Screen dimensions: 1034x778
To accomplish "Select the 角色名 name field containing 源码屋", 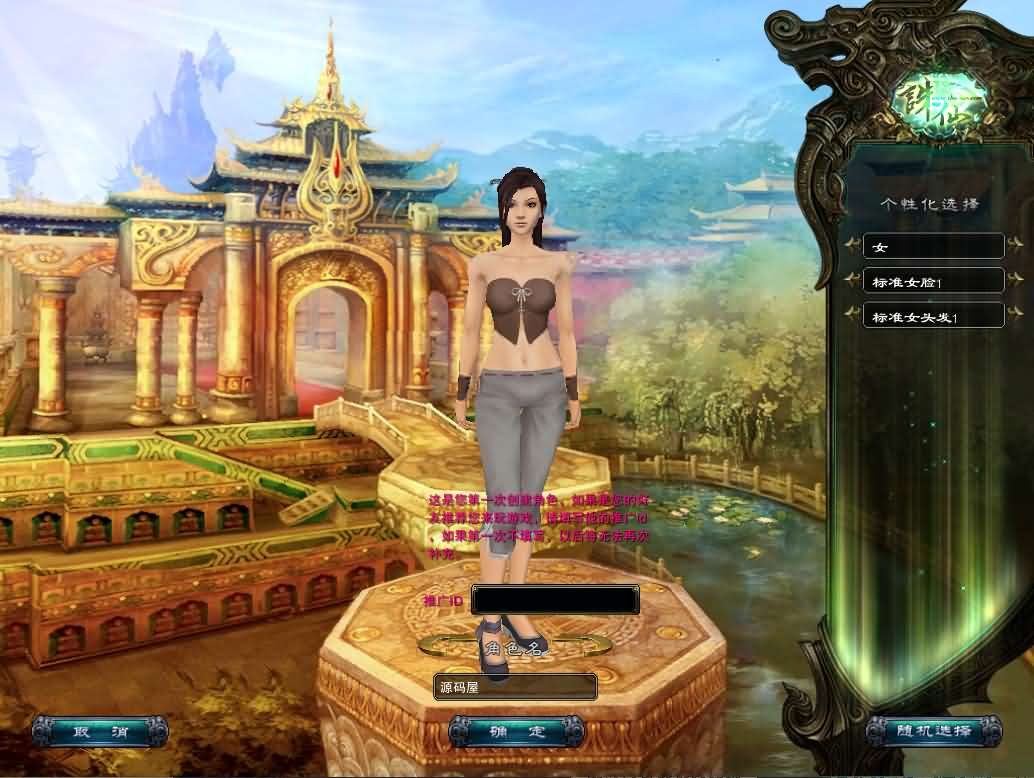I will coord(516,687).
